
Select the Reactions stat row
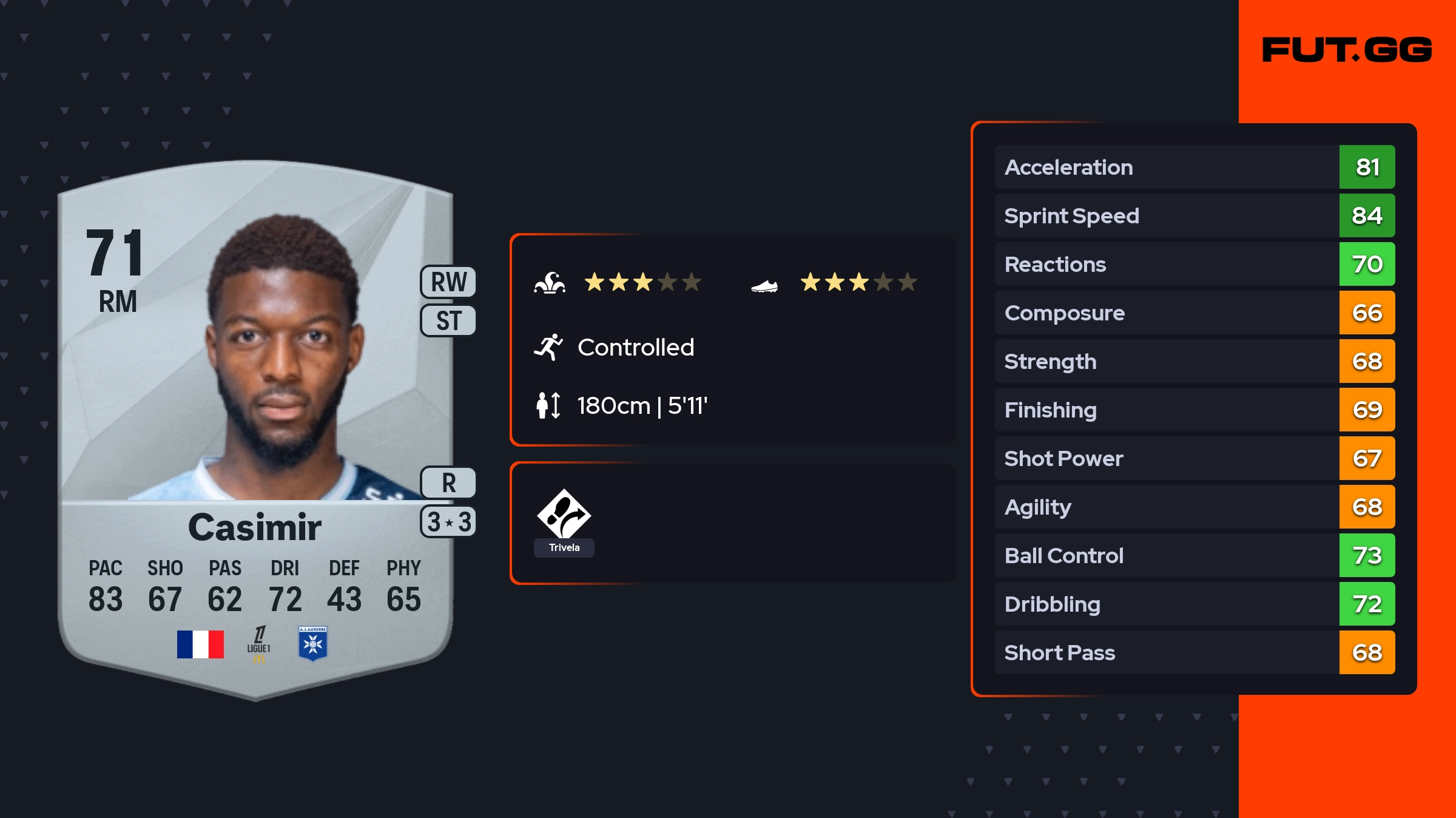coord(1194,264)
